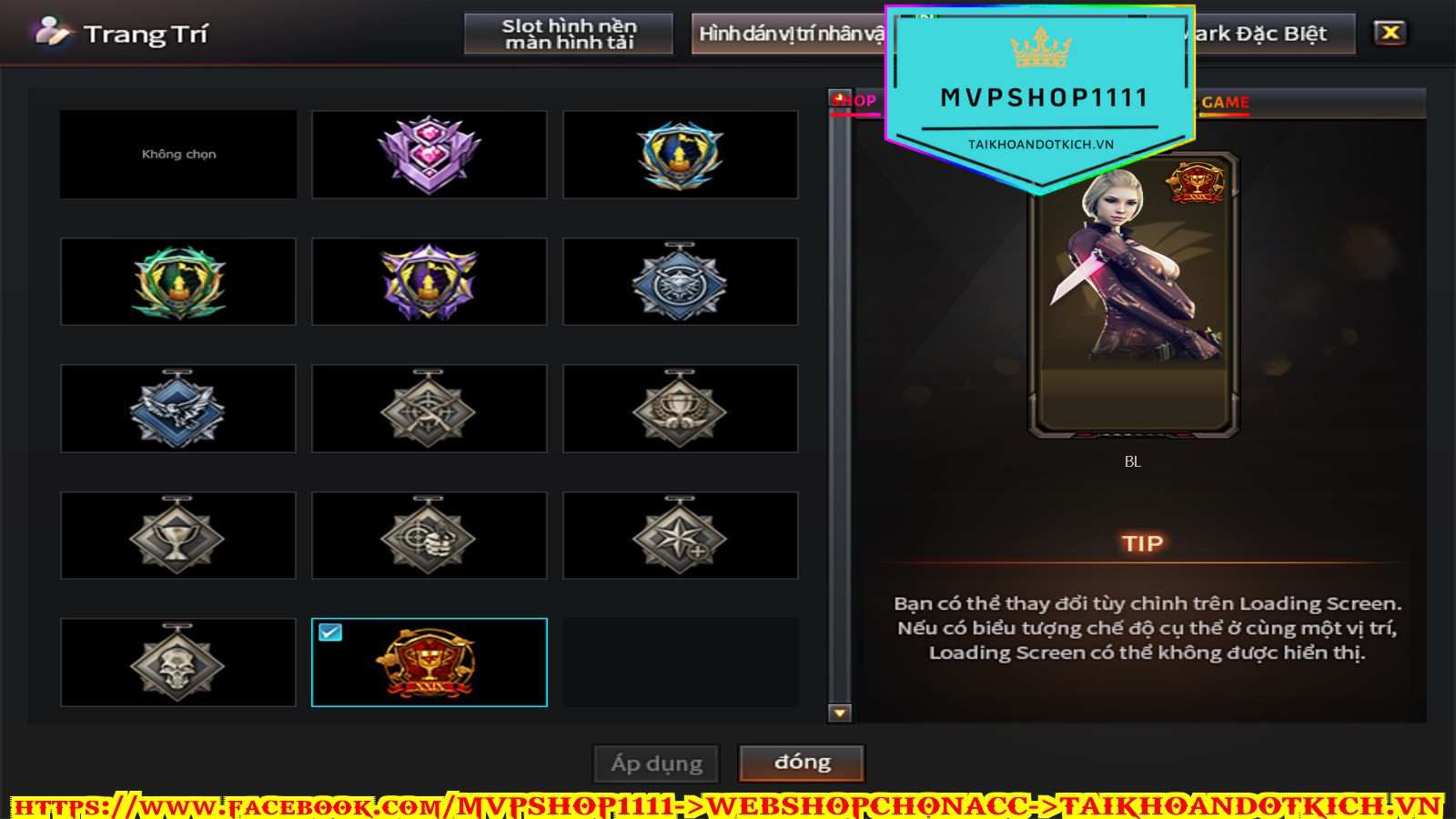Screen dimensions: 1456x819
Task: Click the Áp dụng button
Action: (656, 763)
